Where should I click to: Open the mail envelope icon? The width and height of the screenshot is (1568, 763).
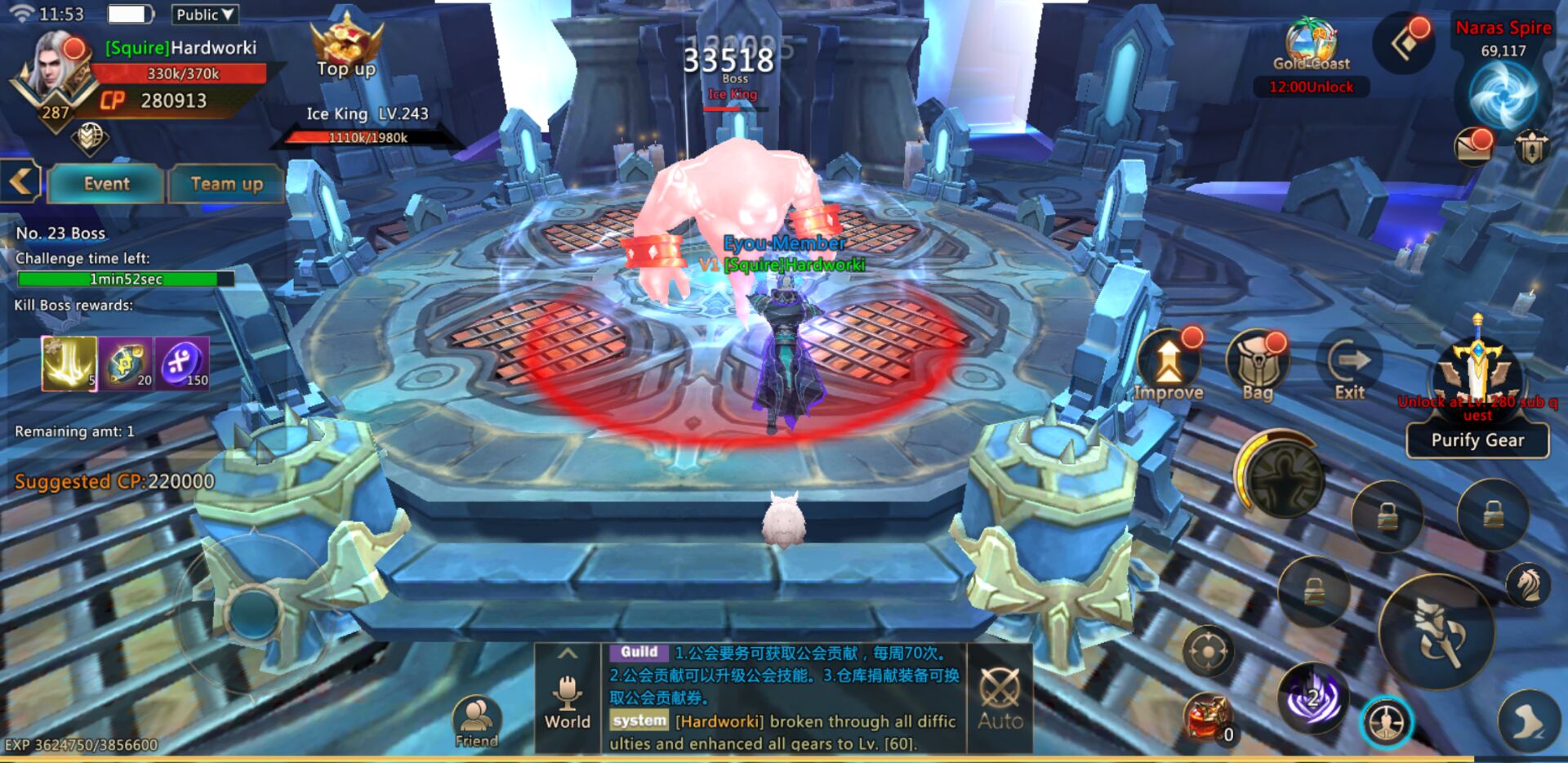(1474, 146)
